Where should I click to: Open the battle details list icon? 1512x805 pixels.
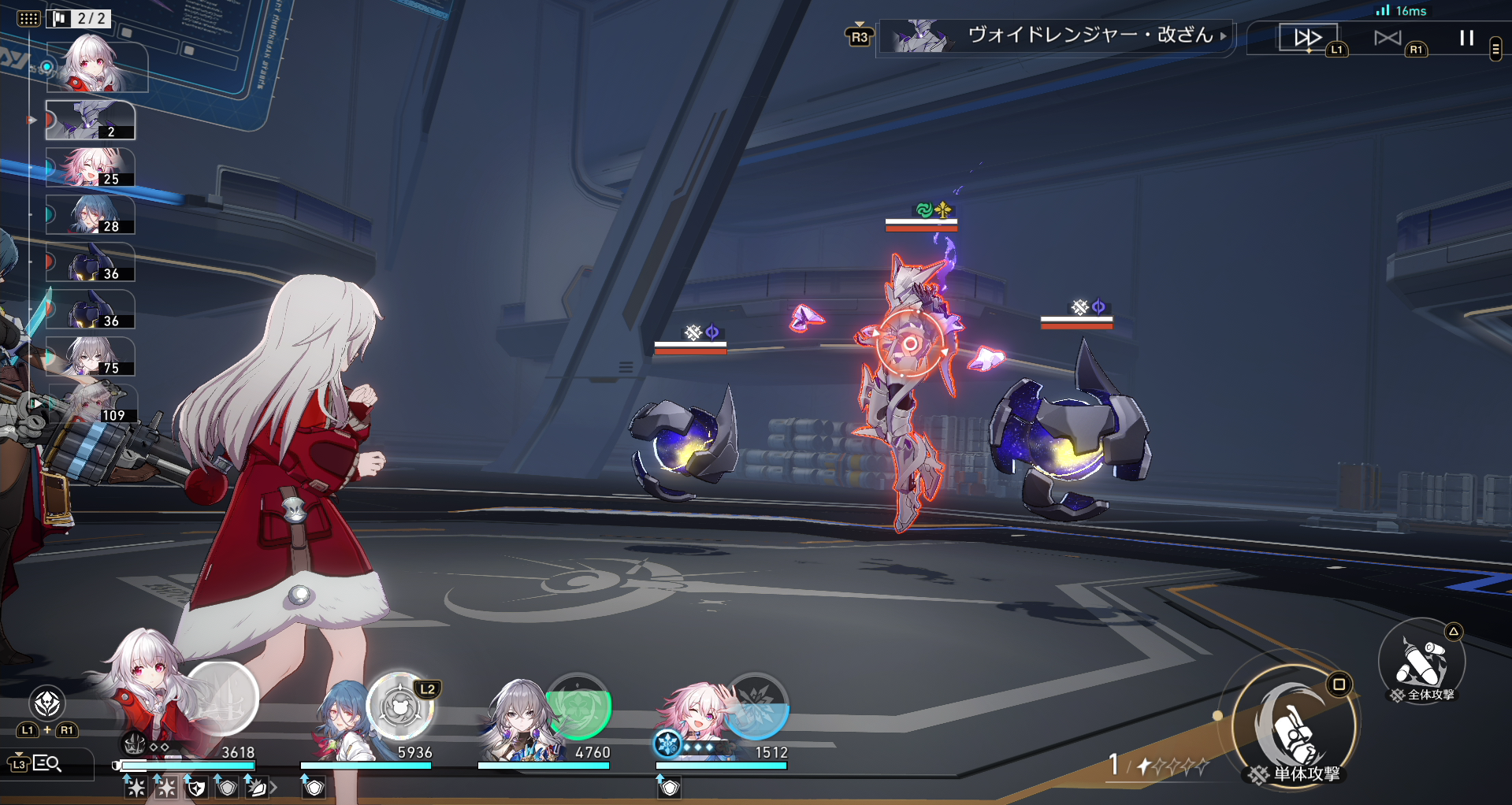pos(46,762)
